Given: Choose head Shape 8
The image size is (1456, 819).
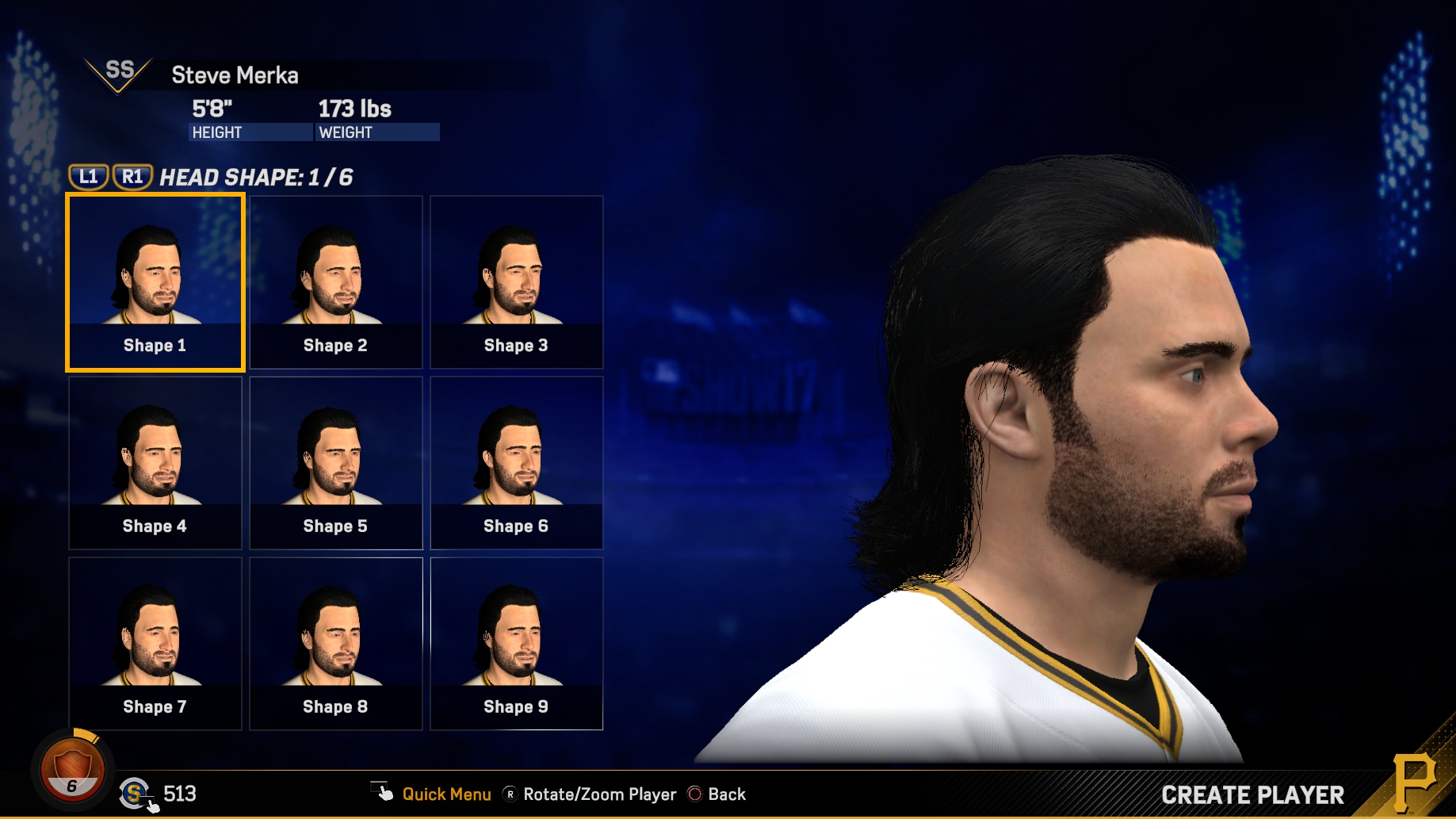Looking at the screenshot, I should point(336,644).
